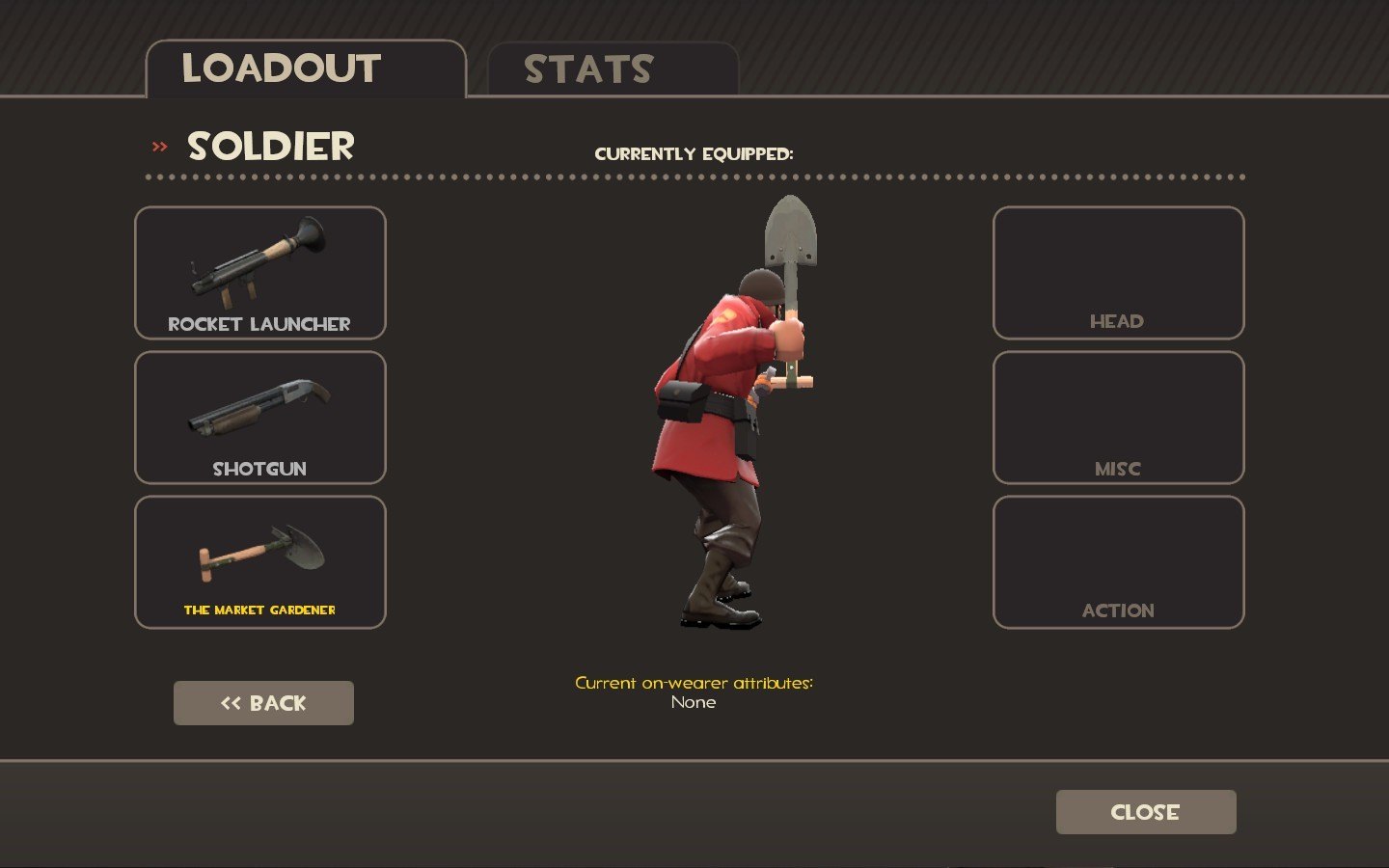Choose the Shotgun secondary slot

tap(260, 418)
